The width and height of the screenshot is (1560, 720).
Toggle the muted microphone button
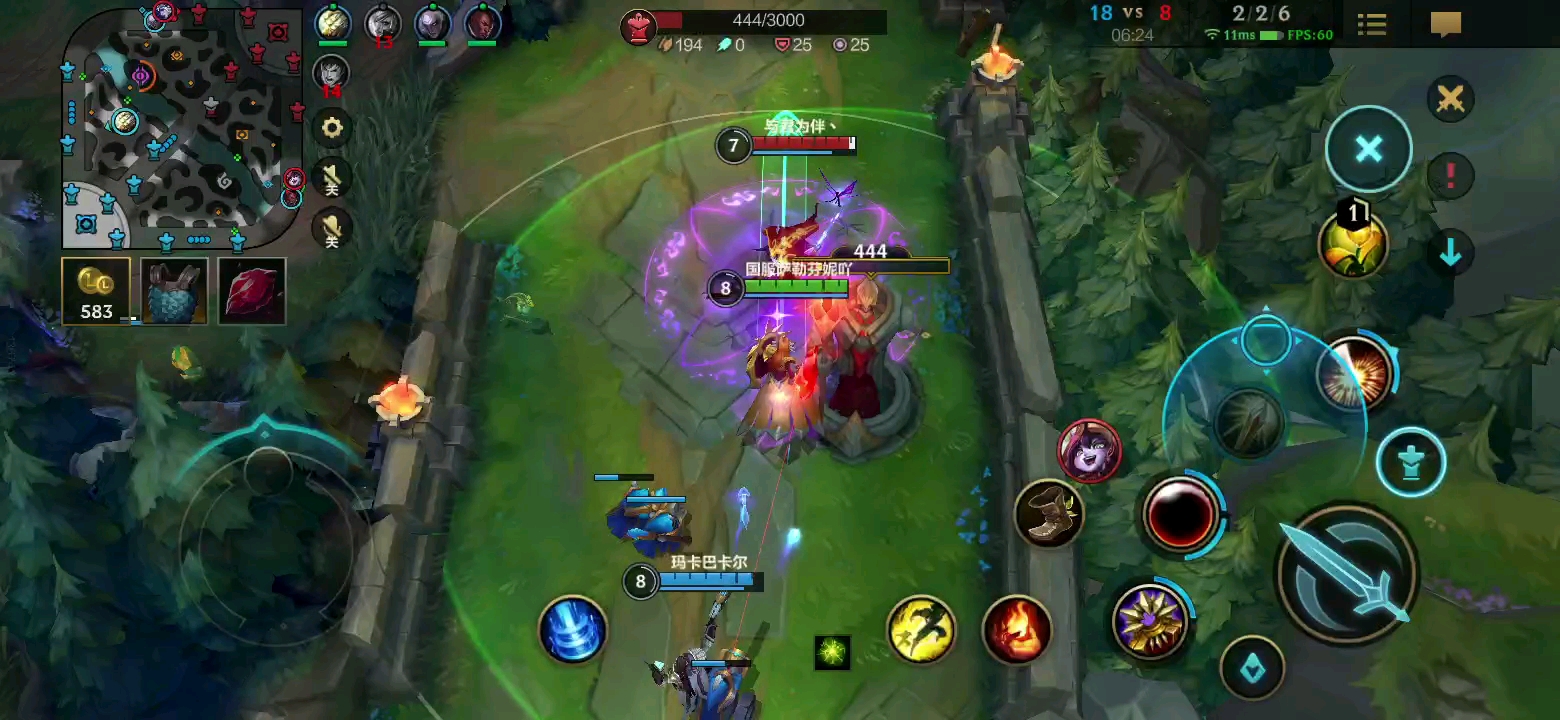point(332,229)
